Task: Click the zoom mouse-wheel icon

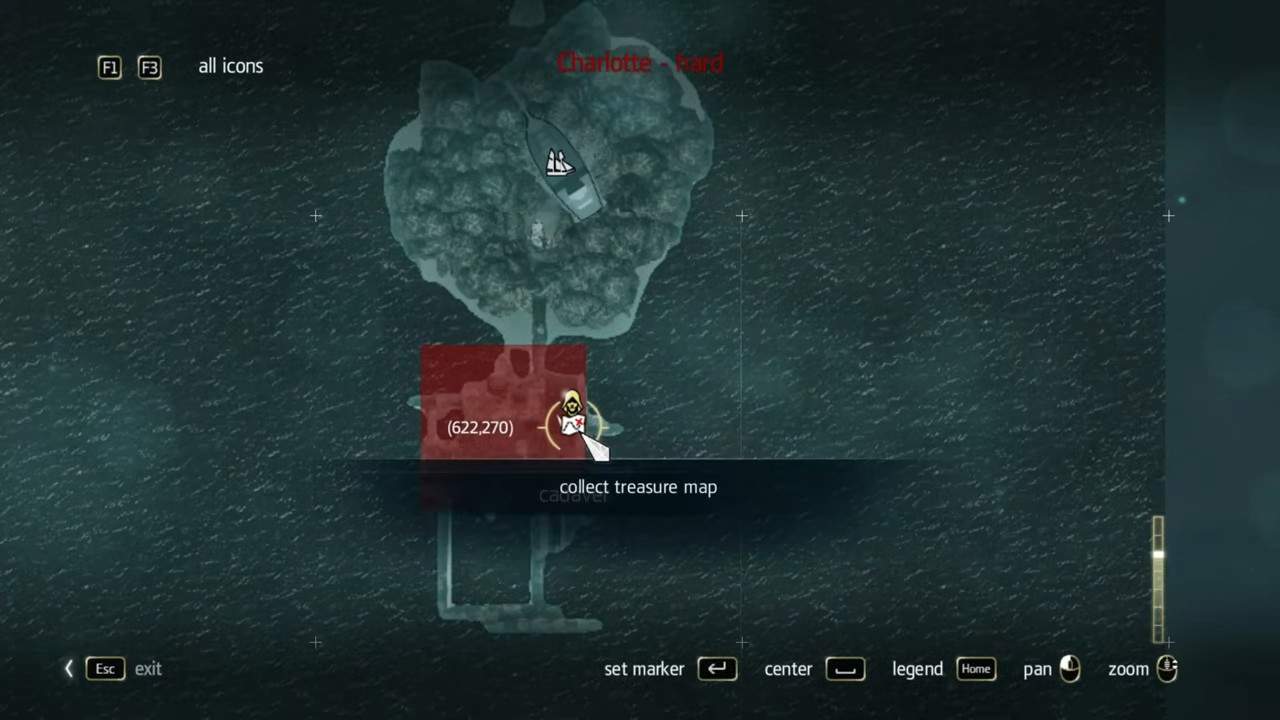Action: [x=1166, y=669]
